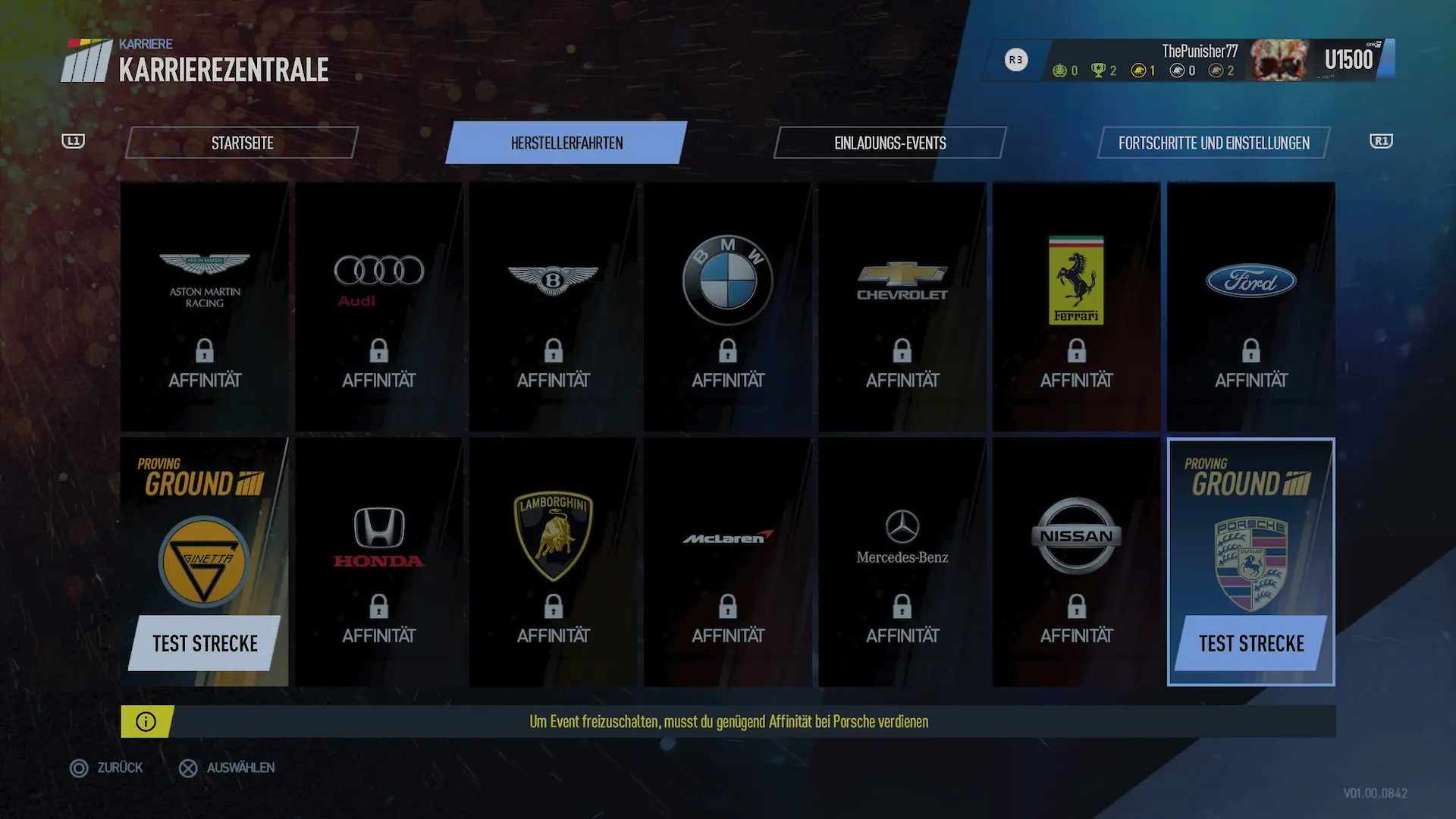The image size is (1456, 819).
Task: Choose the Lamborghini manufacturer tile
Action: tap(554, 563)
